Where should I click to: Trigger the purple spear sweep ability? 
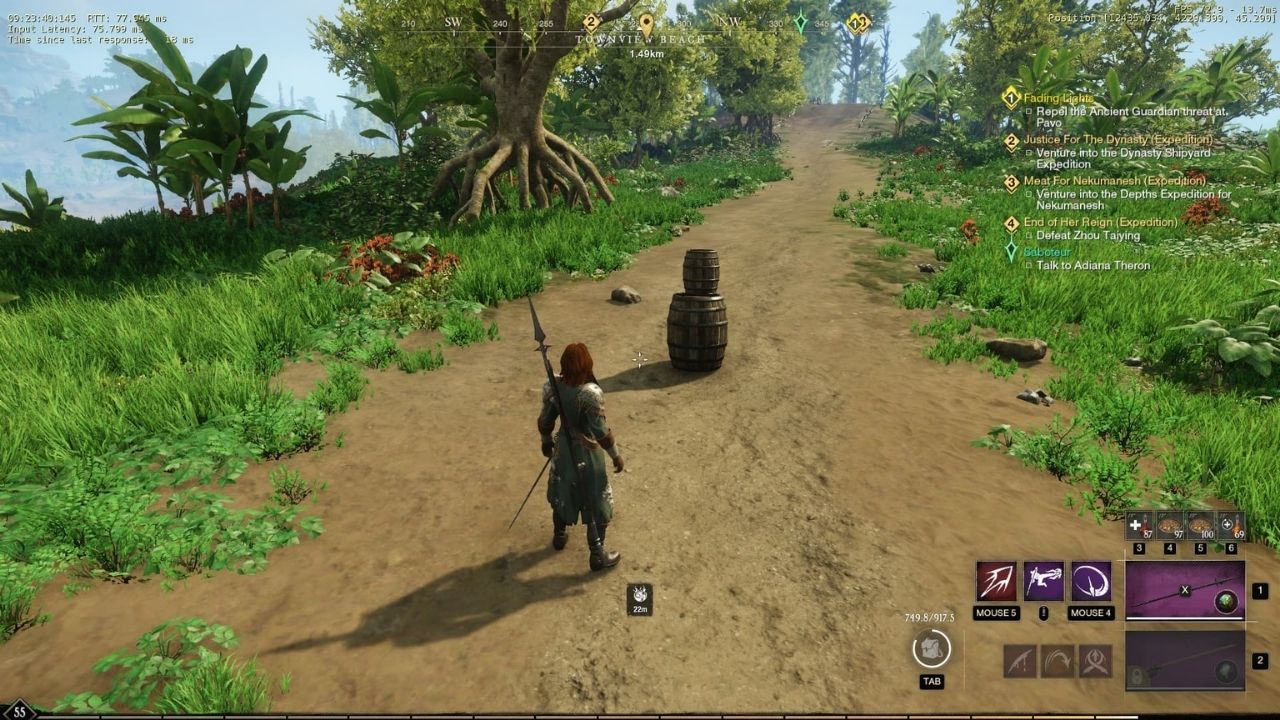click(1091, 582)
